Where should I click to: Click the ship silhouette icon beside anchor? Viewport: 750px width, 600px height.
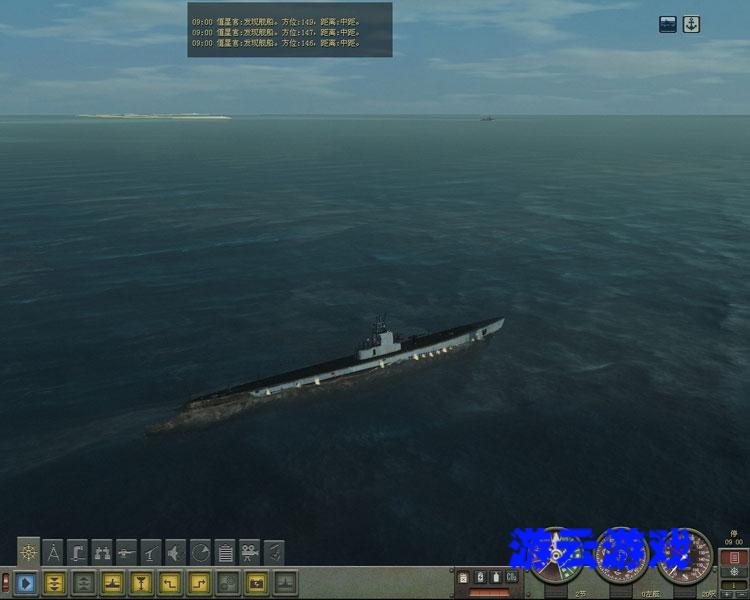(668, 24)
